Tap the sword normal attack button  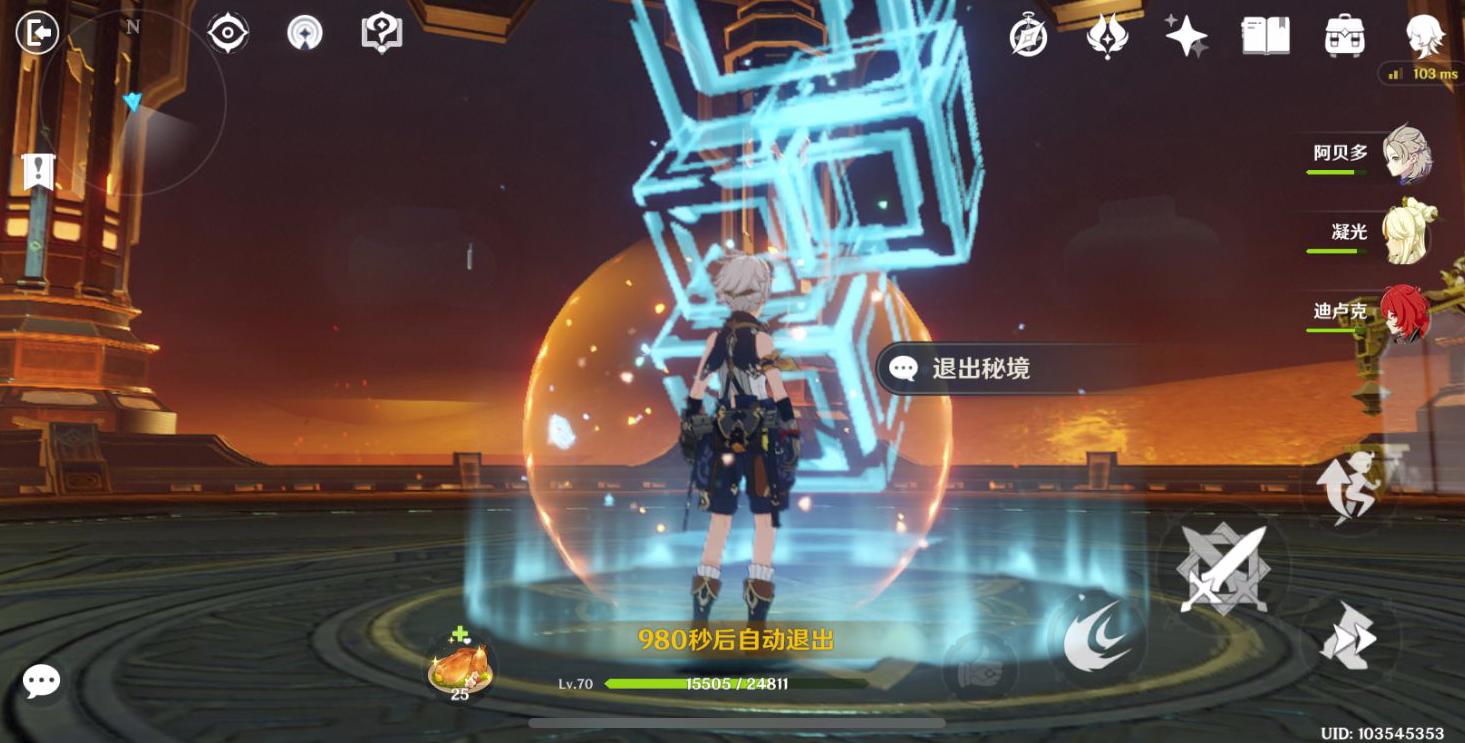(x=1222, y=568)
